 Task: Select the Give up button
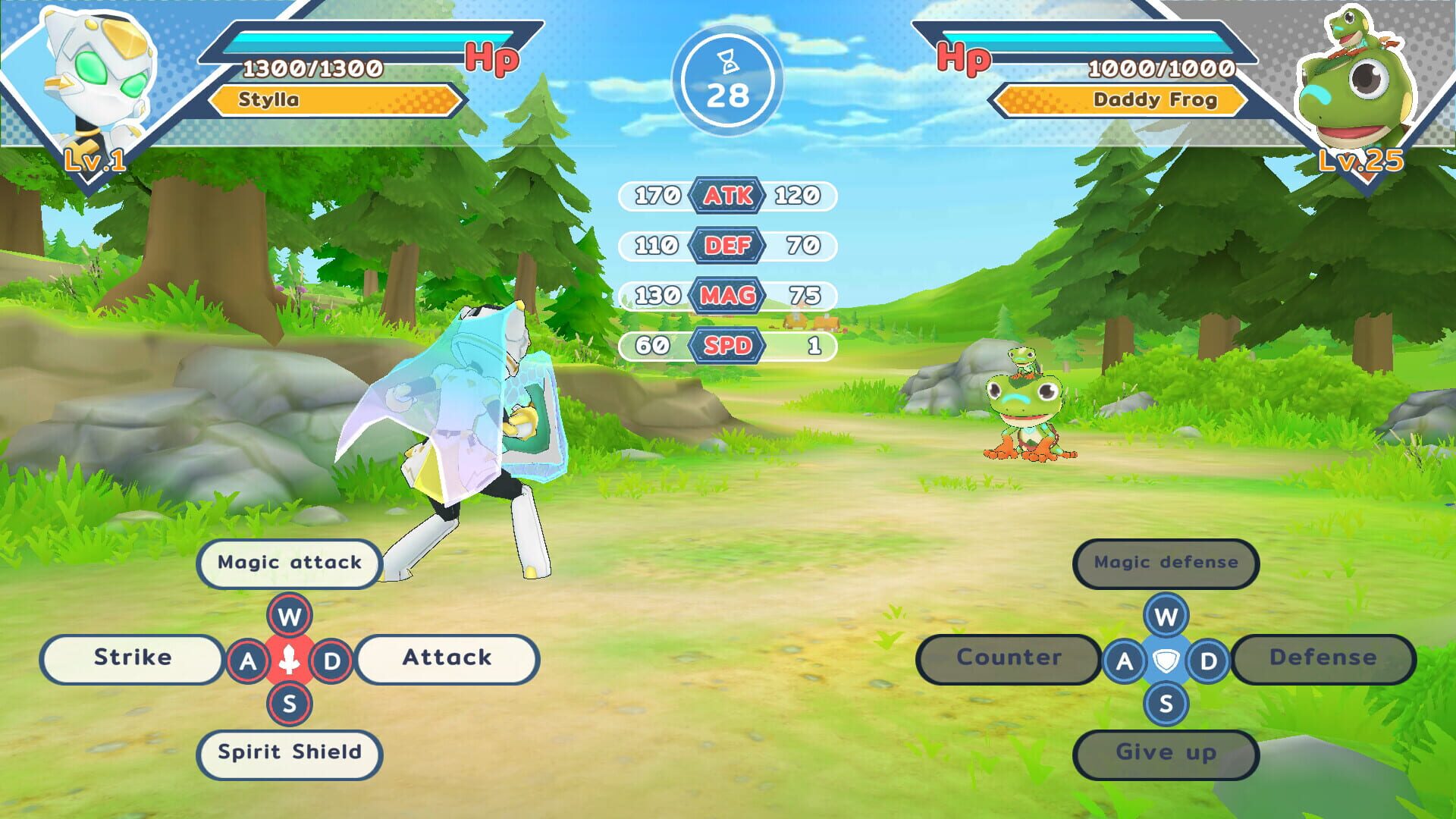[1166, 753]
